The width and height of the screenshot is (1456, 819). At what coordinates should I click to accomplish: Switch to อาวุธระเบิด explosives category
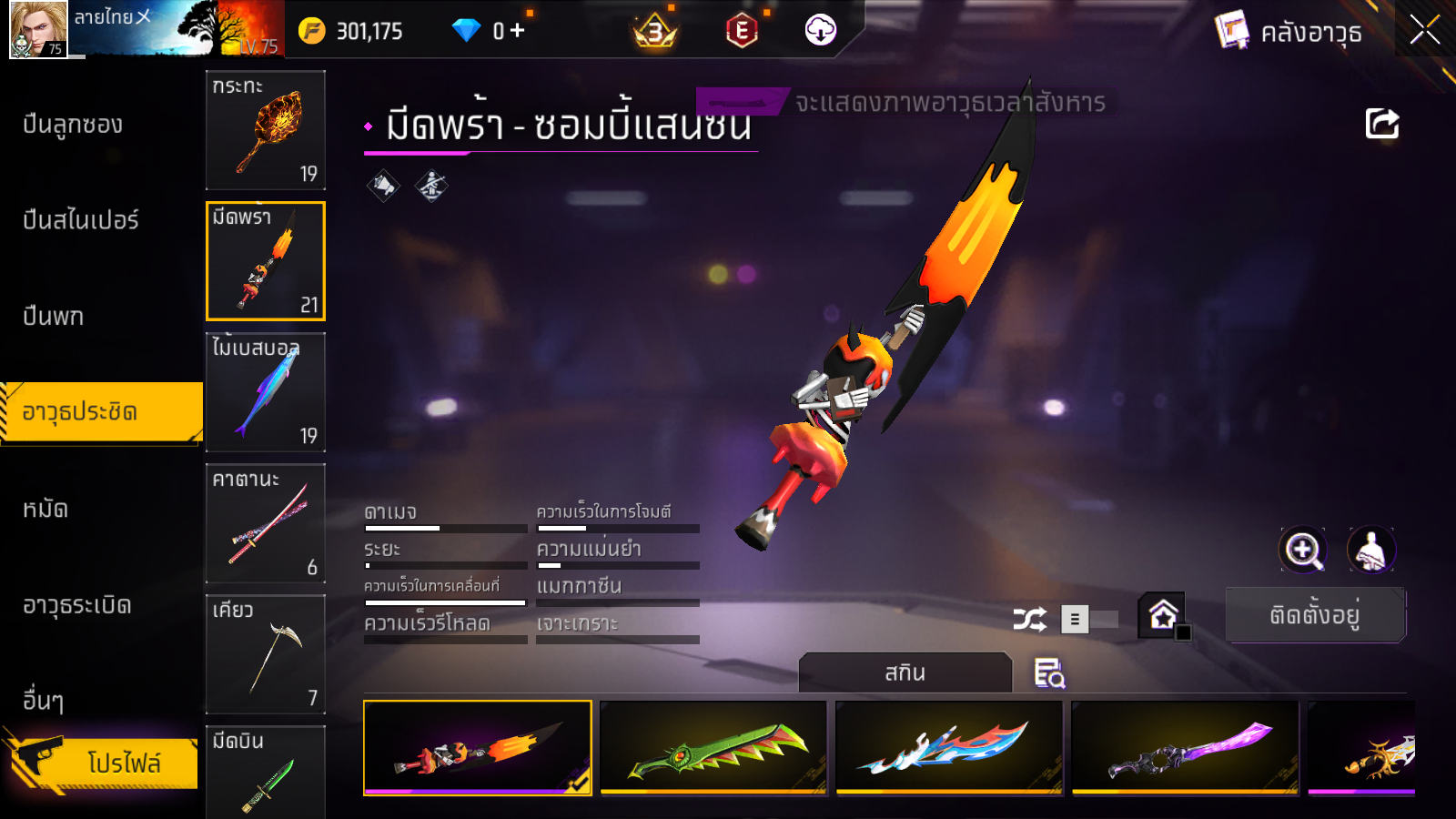[x=77, y=605]
